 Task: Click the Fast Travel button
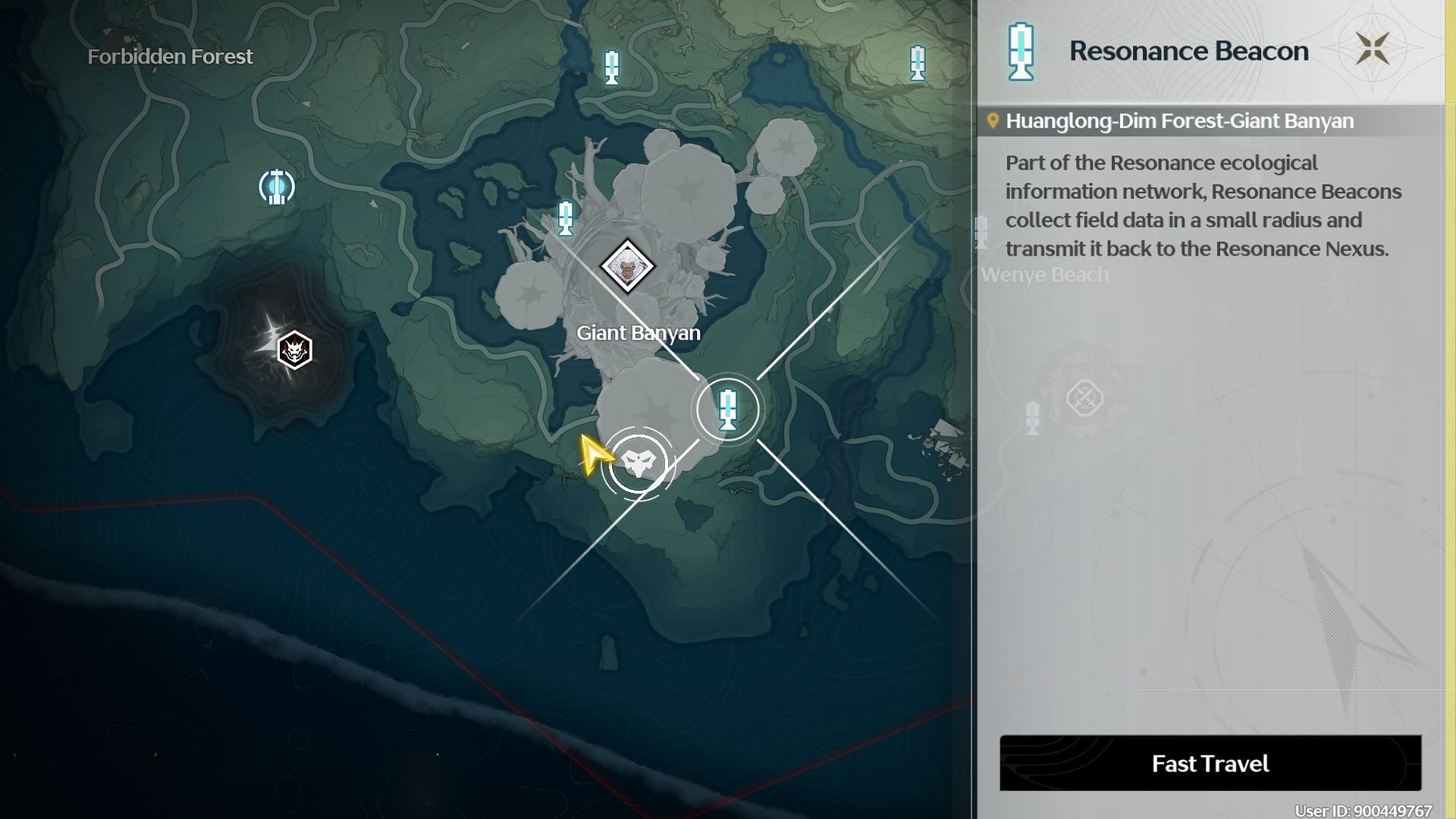1210,763
